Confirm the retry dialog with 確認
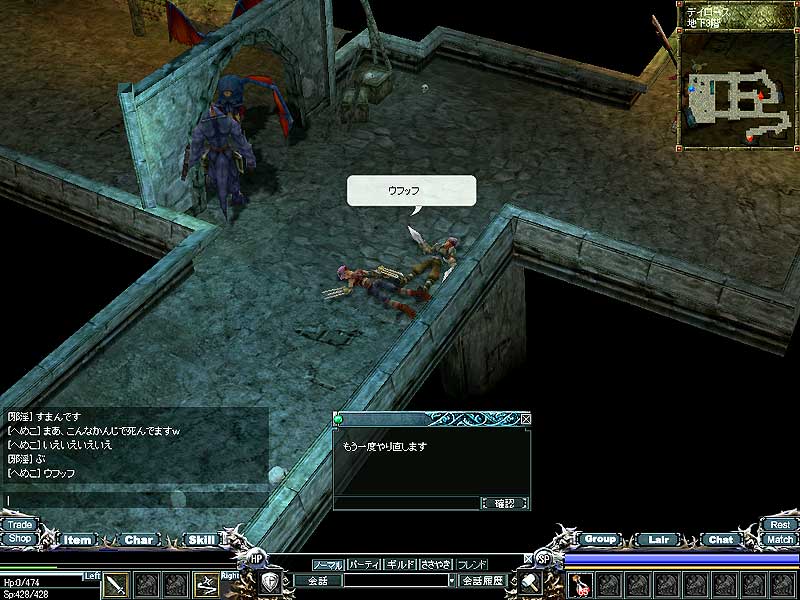Viewport: 800px width, 600px height. [x=505, y=503]
